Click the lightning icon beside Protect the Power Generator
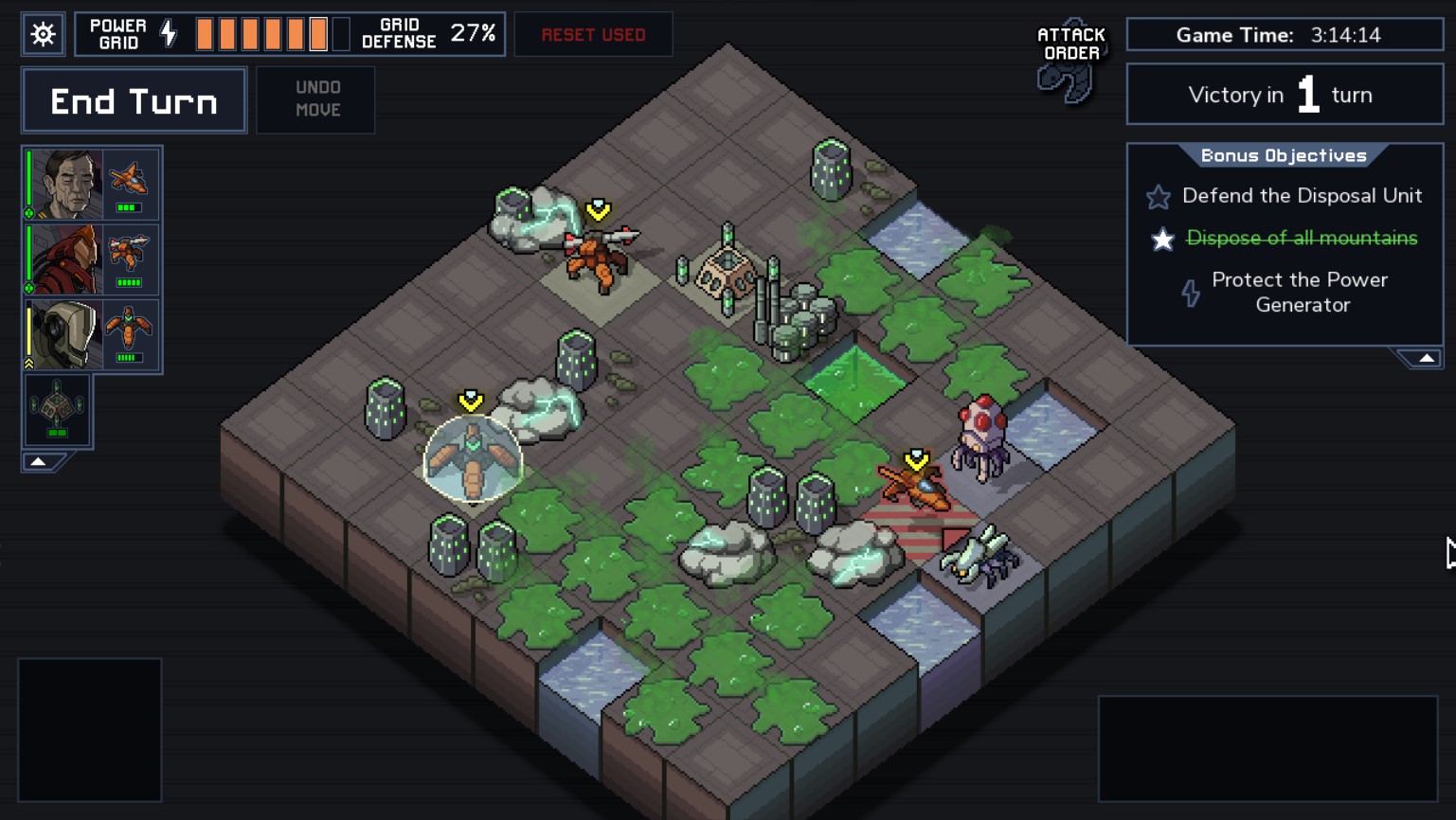The height and width of the screenshot is (820, 1456). pos(1191,293)
